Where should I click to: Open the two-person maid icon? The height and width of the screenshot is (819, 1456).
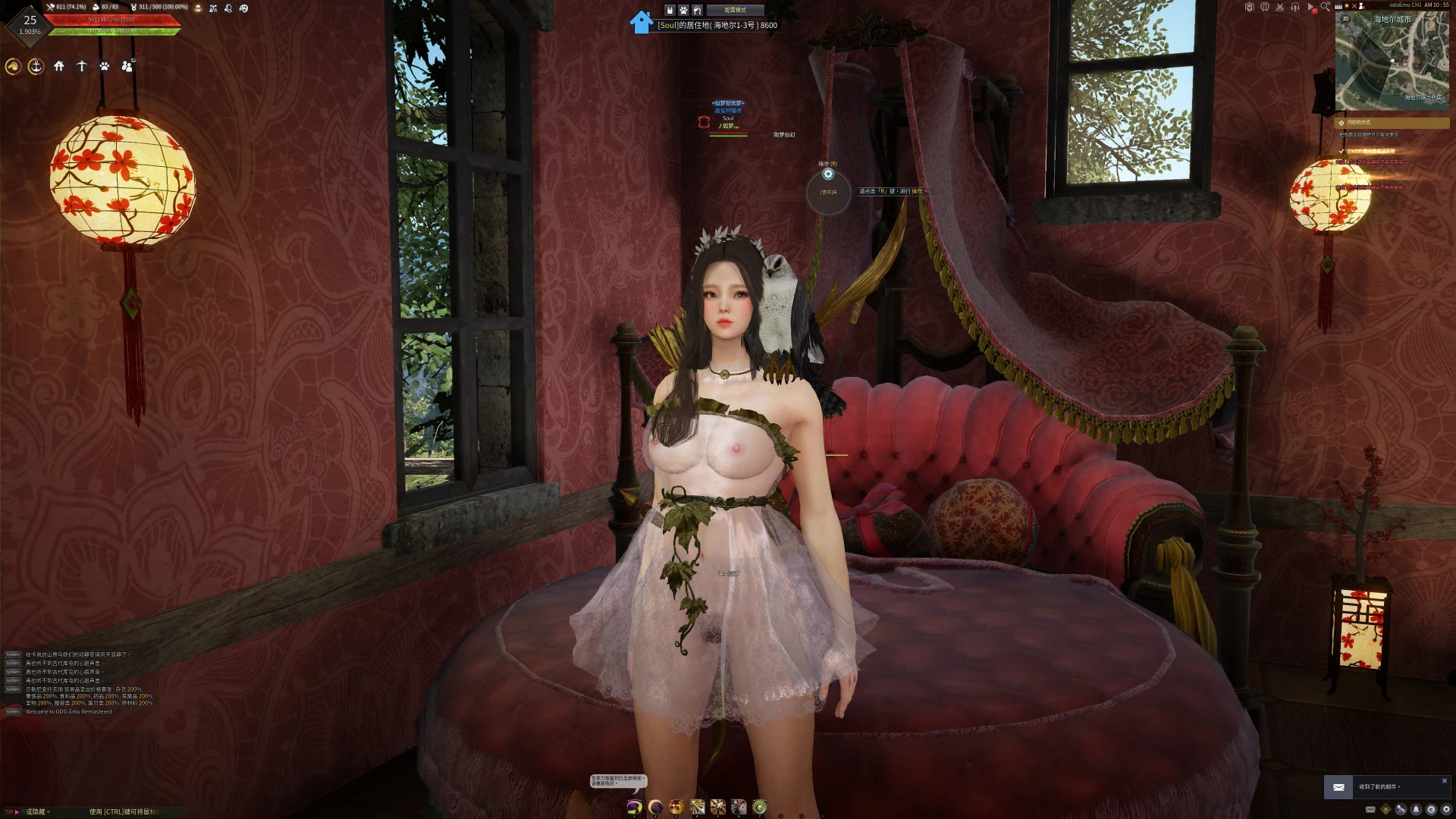127,67
